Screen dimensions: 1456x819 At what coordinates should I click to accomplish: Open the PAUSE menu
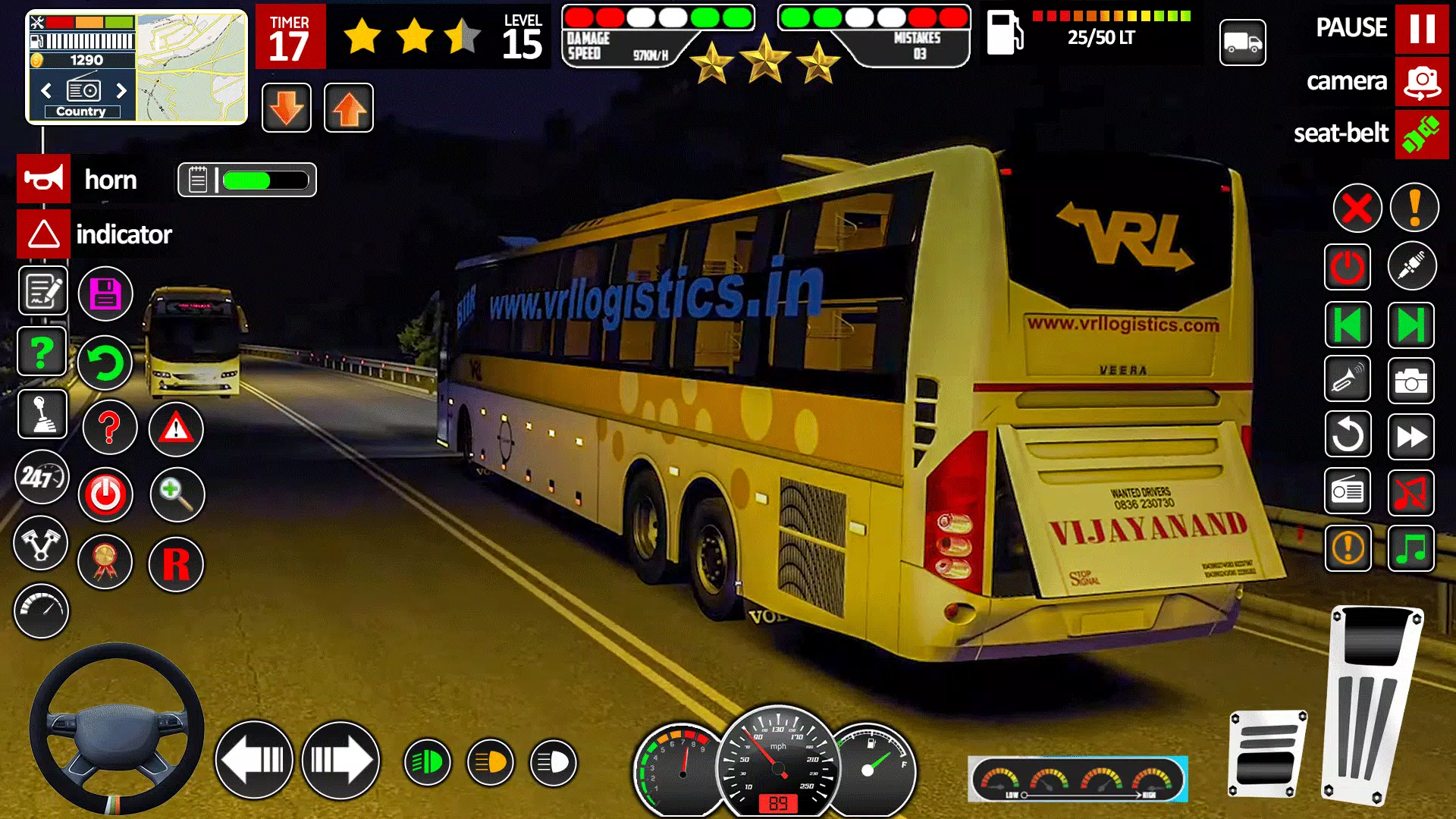click(x=1423, y=28)
